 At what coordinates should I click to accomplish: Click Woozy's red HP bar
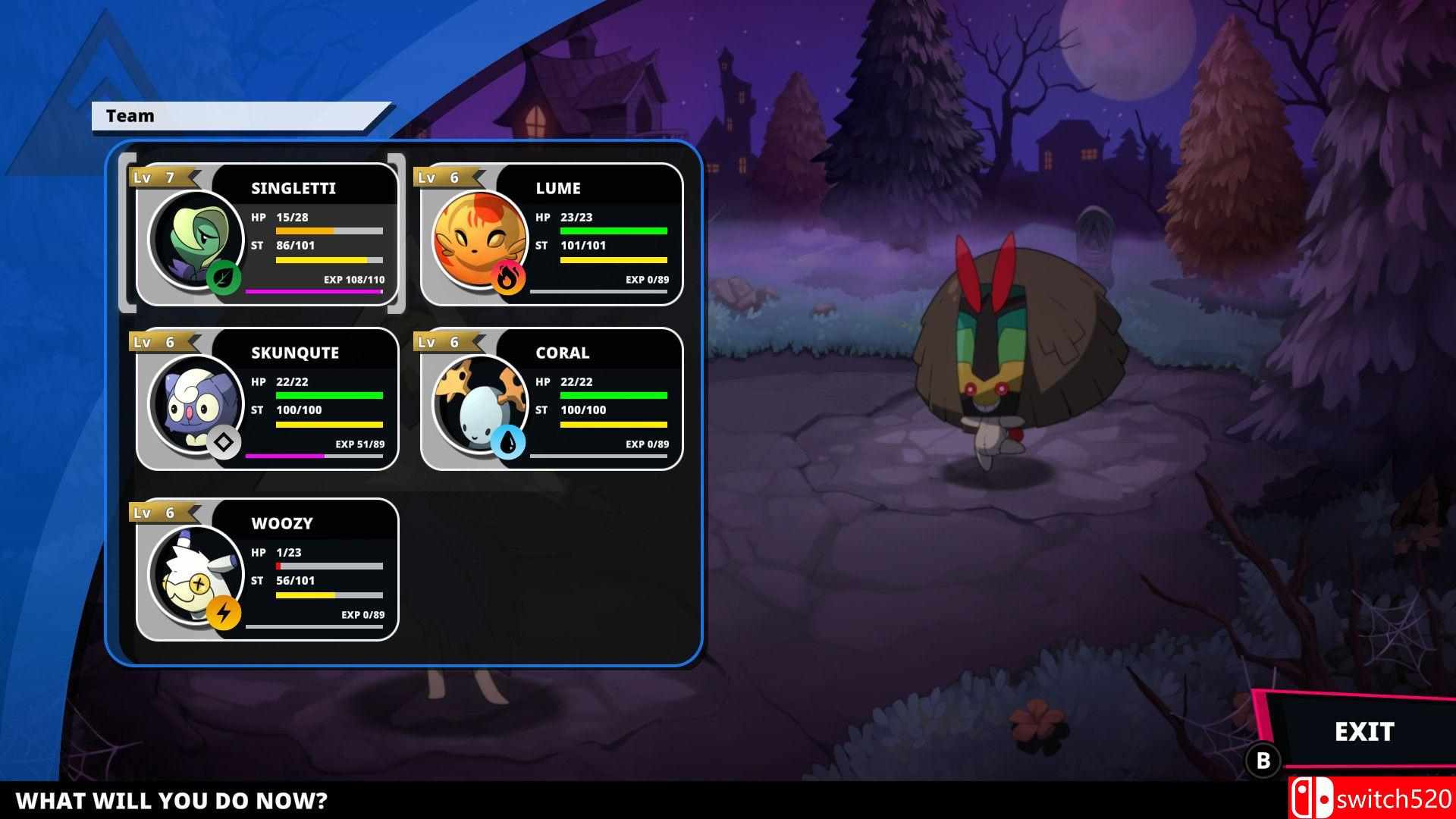pyautogui.click(x=279, y=566)
